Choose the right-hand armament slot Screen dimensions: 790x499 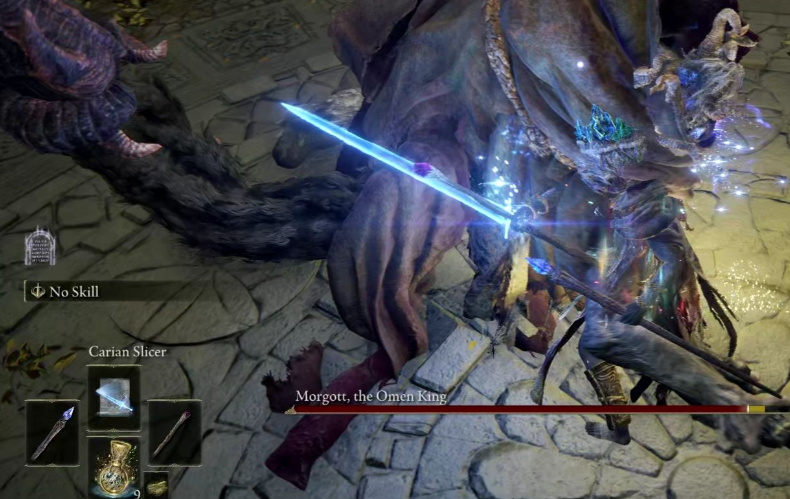pos(174,431)
